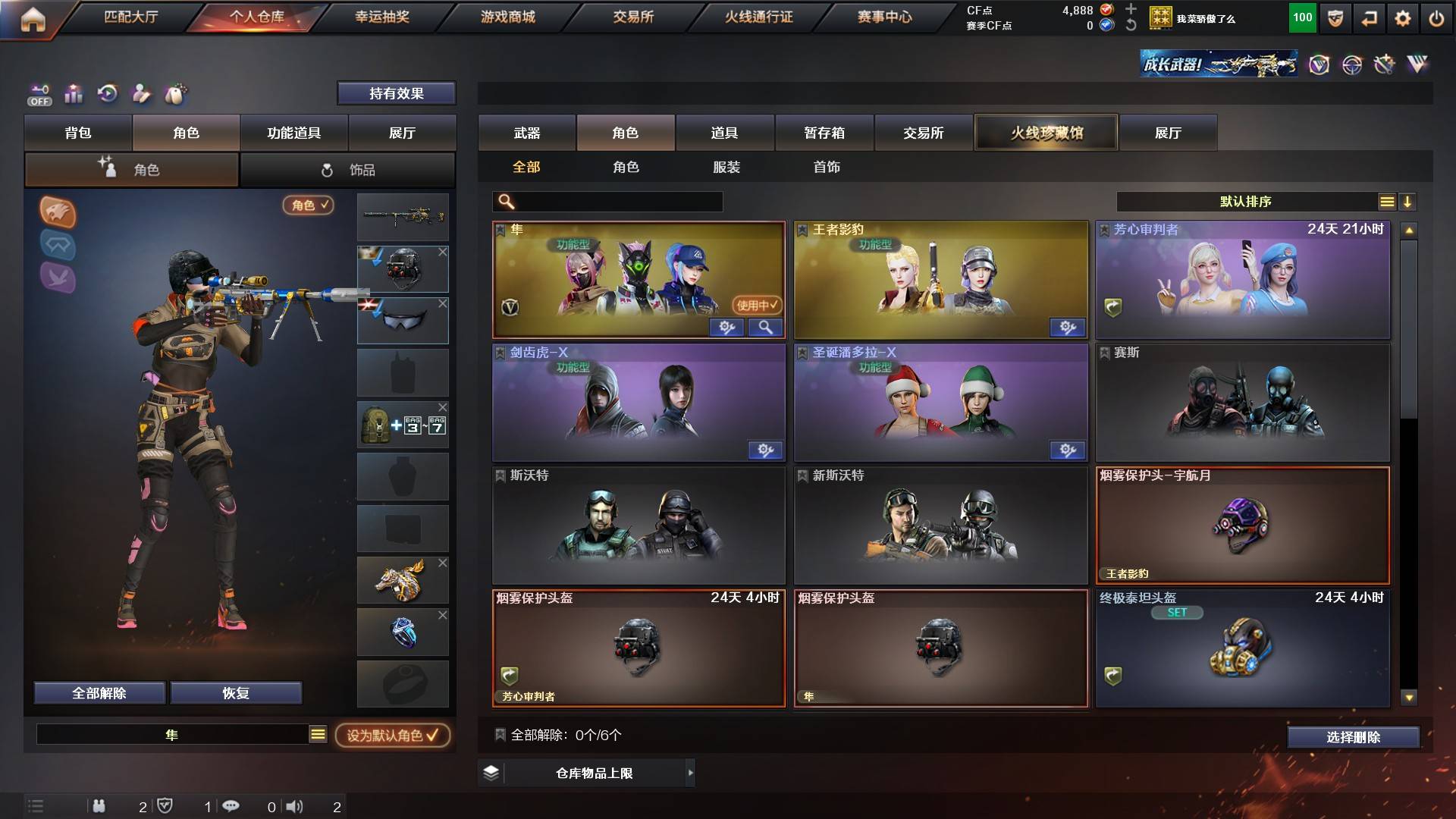Select the warehouse restore history icon

(108, 93)
